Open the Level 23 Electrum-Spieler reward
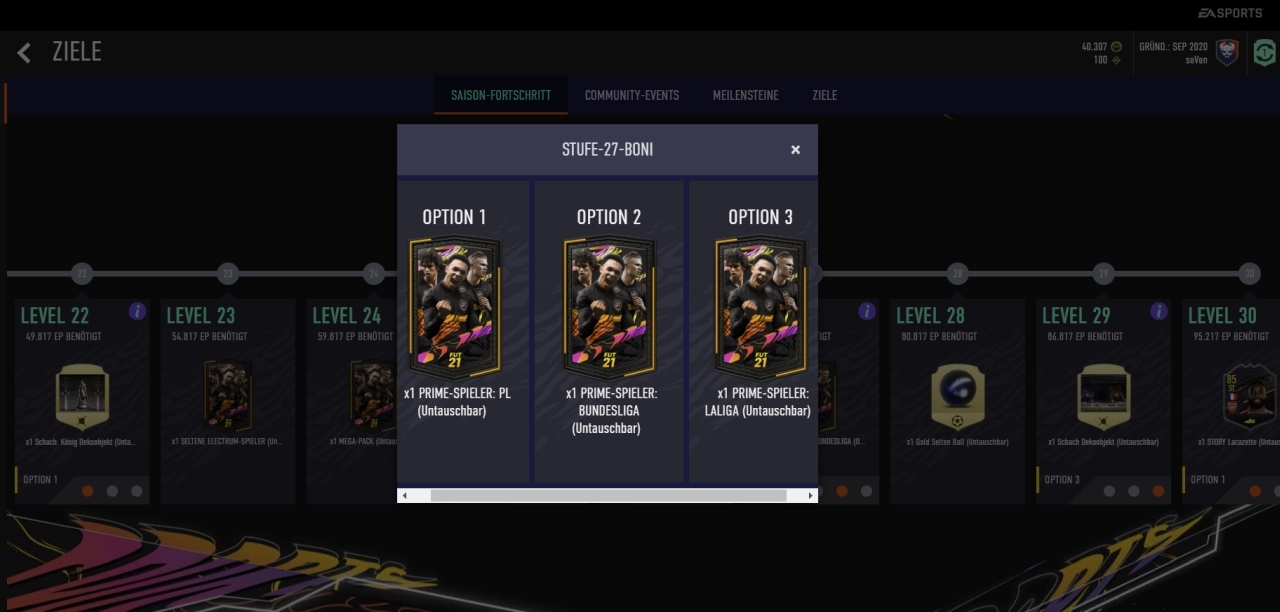1280x612 pixels. 226,395
